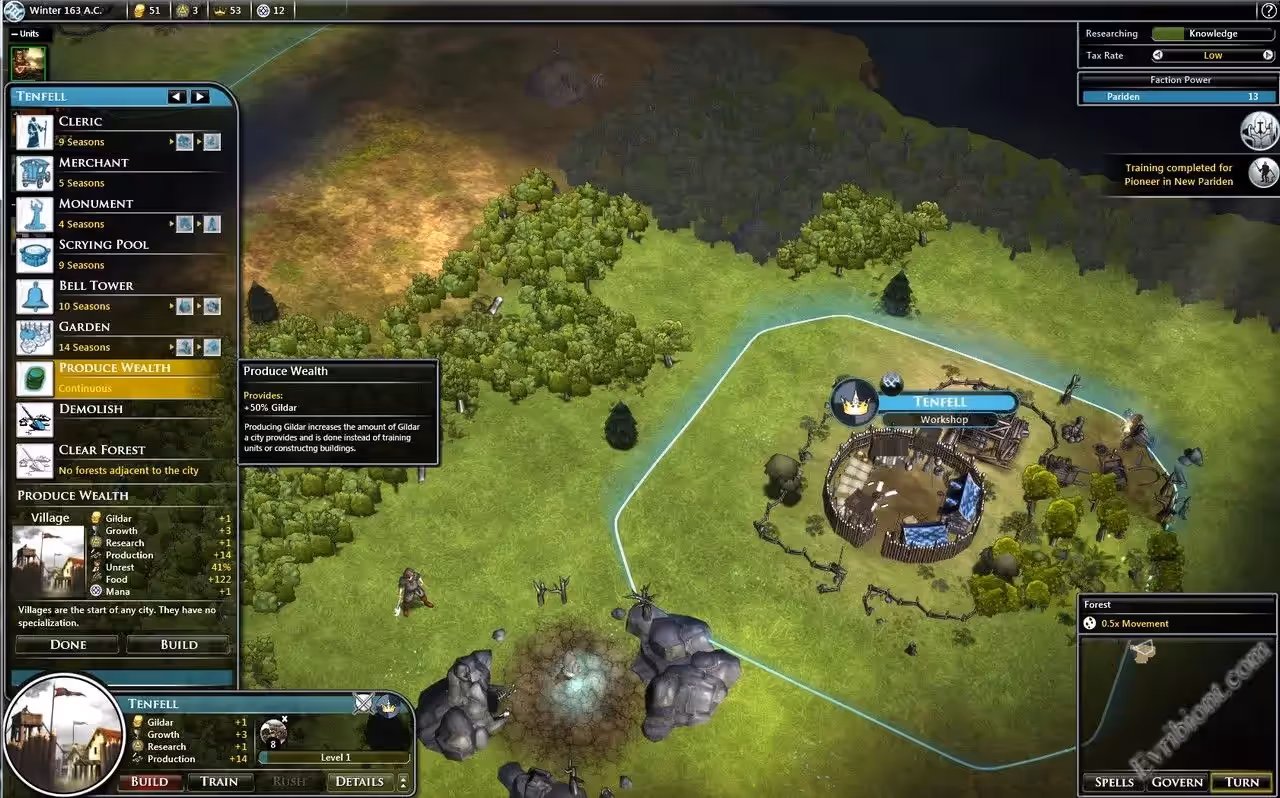Open the help question mark button

(x=1268, y=11)
